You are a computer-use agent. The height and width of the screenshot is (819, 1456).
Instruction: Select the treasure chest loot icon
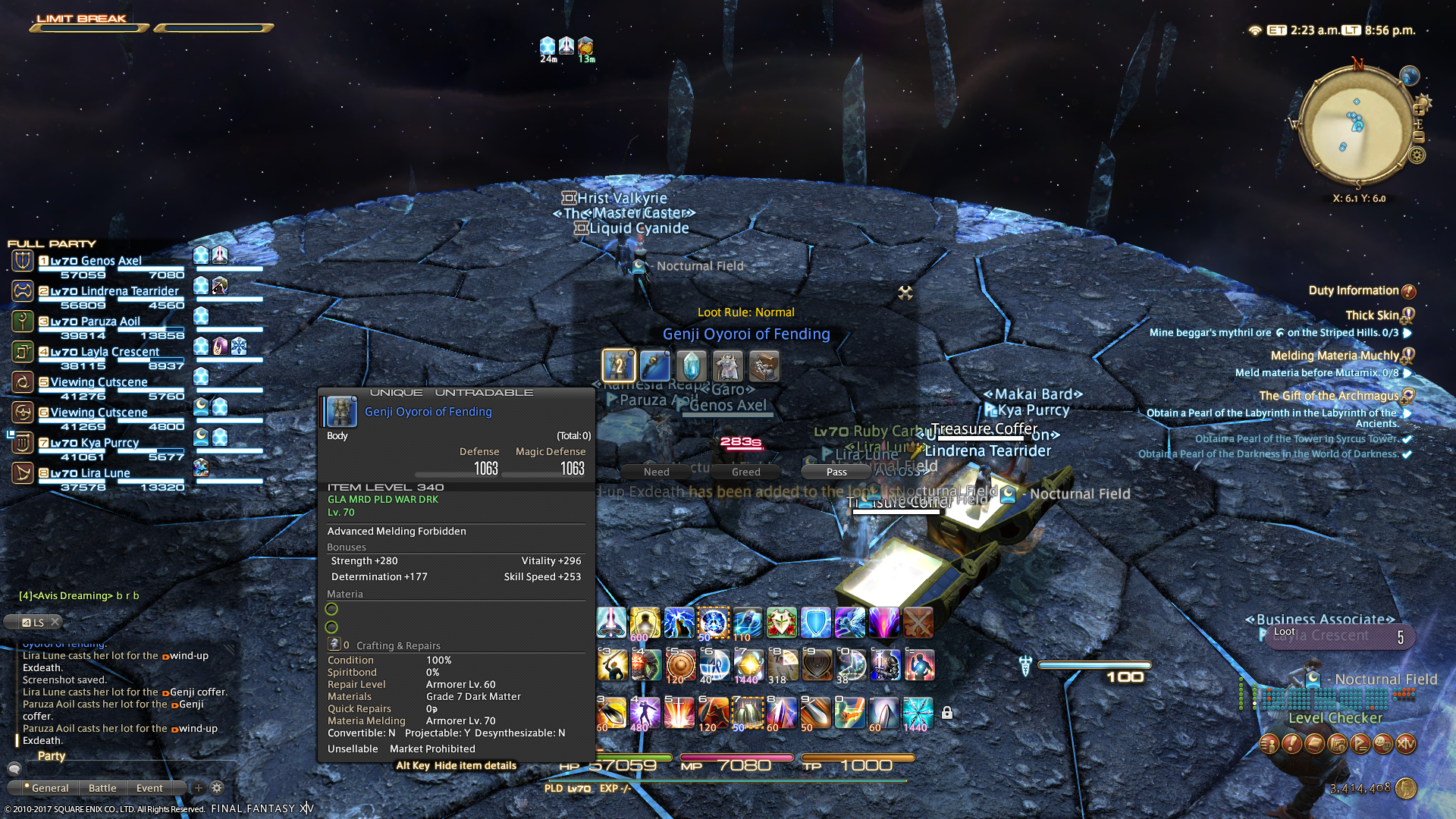tap(764, 366)
